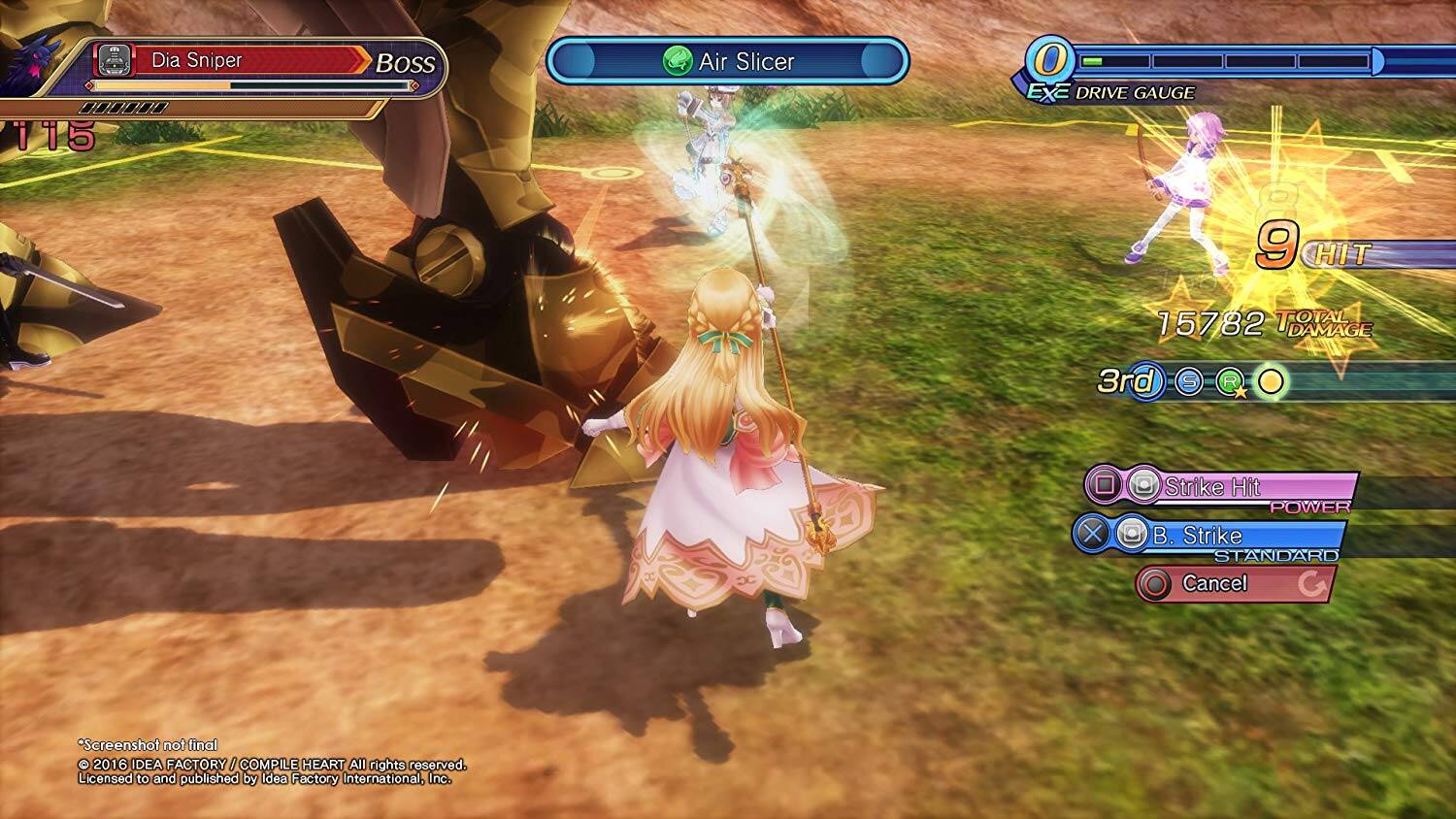This screenshot has height=819, width=1456.
Task: Select the Strike Hit power attack
Action: click(1221, 487)
